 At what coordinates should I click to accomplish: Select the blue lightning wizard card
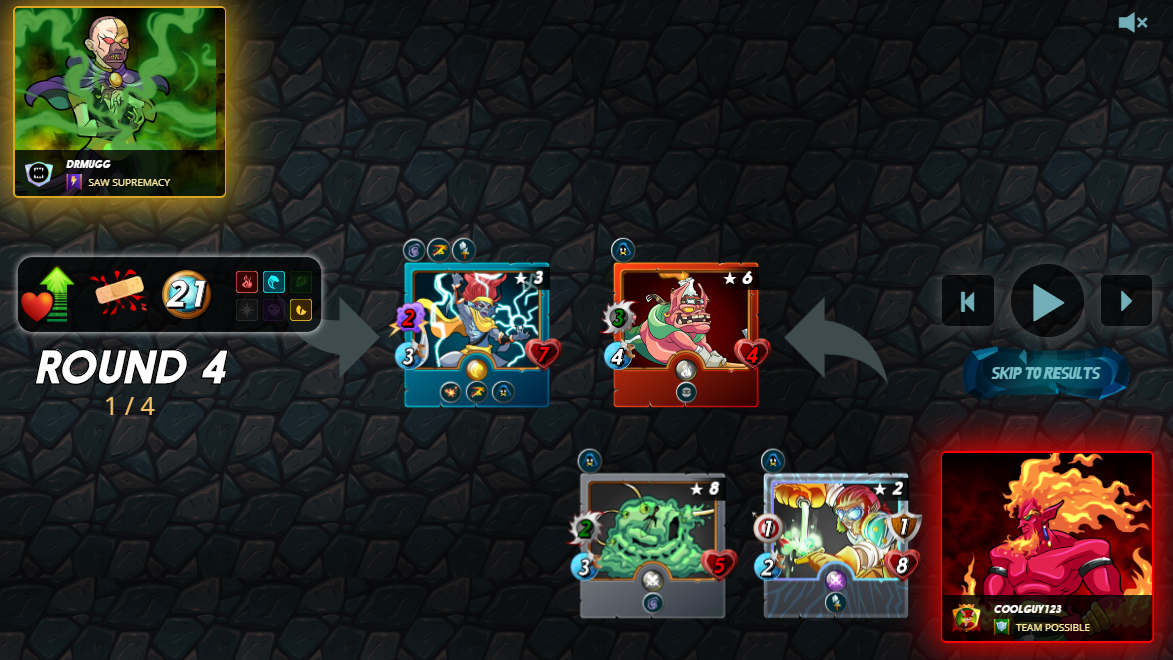click(x=476, y=334)
